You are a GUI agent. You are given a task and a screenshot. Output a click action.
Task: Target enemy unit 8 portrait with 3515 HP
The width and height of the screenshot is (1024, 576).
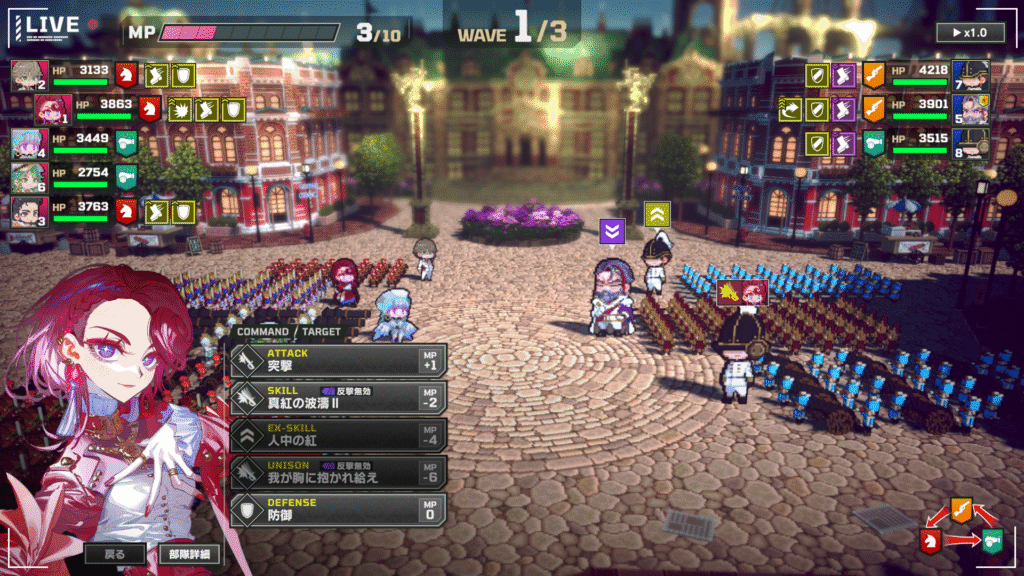click(971, 143)
